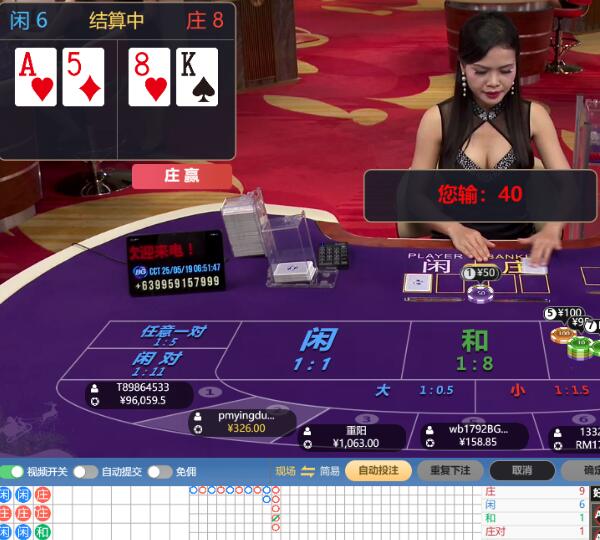Toggle the 免佣 commission-free option
Image resolution: width=600 pixels, height=540 pixels.
point(160,471)
